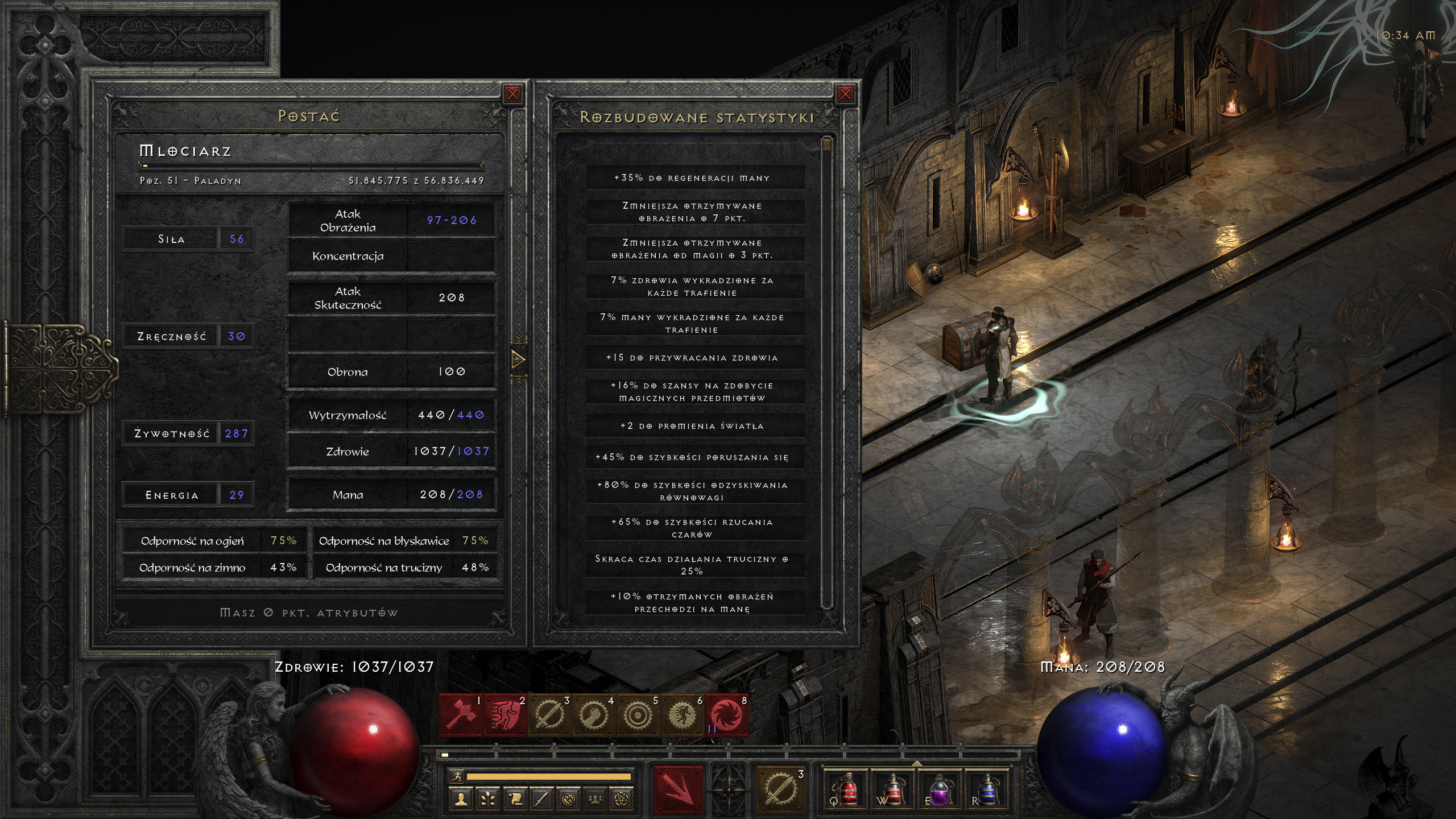
Task: Activate the concentric rings aura in slot 5
Action: coord(638,715)
